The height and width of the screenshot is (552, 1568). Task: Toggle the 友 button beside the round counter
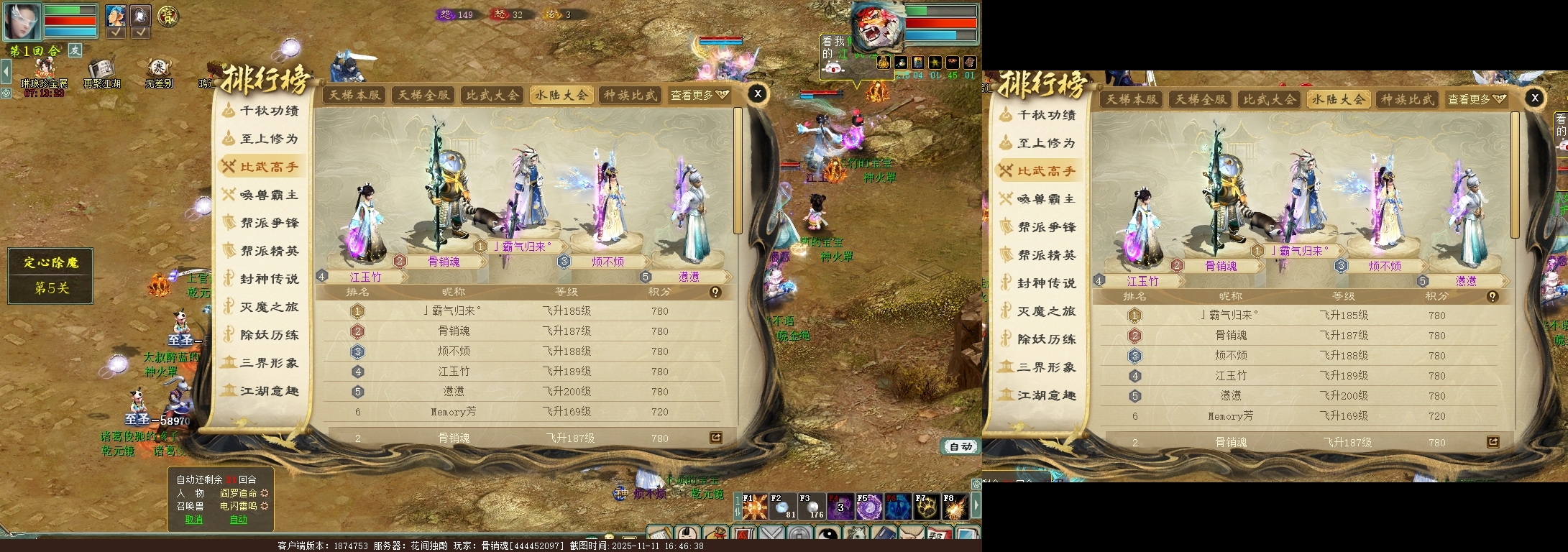75,50
